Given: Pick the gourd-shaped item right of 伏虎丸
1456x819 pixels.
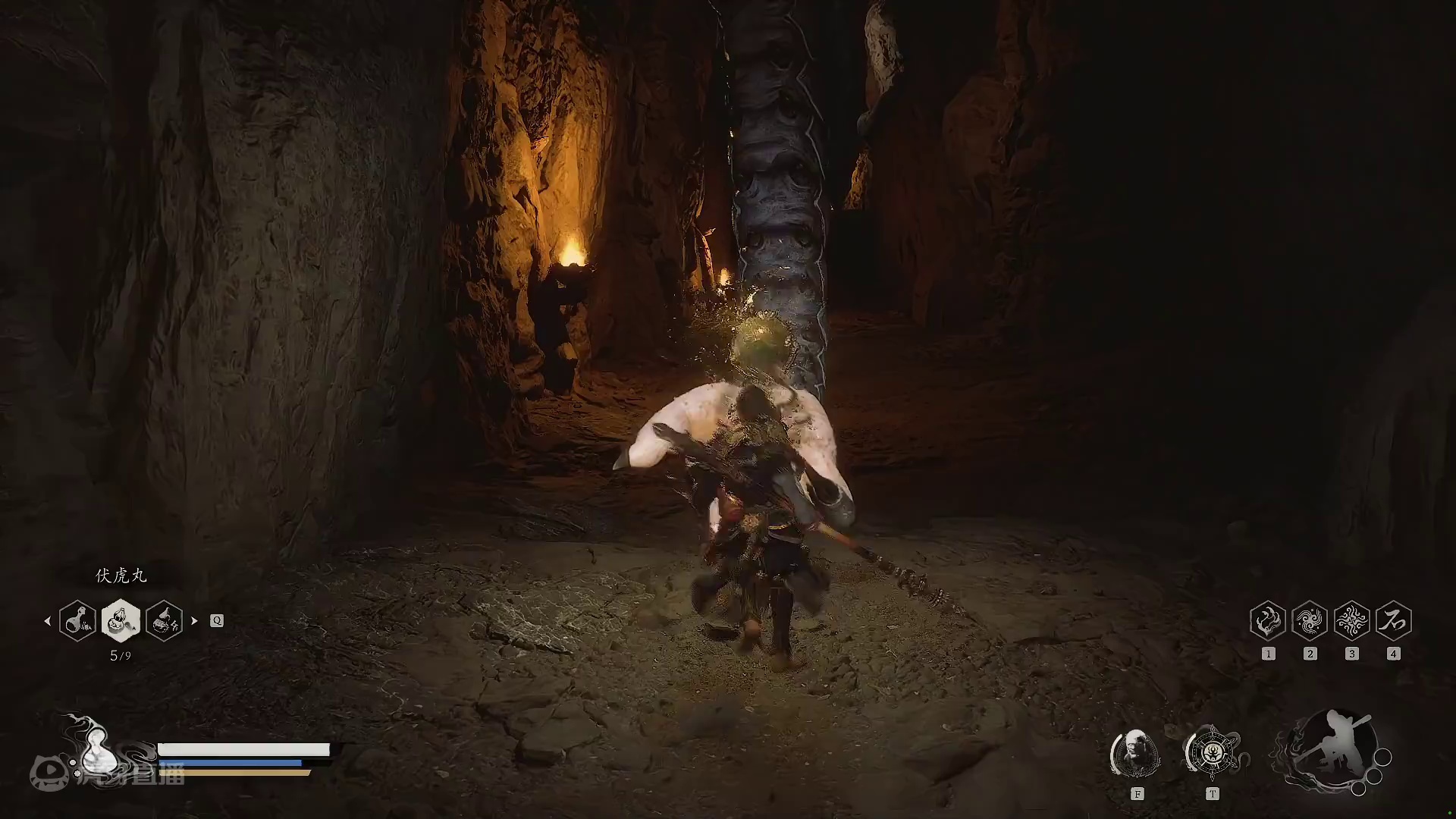Looking at the screenshot, I should [x=164, y=620].
